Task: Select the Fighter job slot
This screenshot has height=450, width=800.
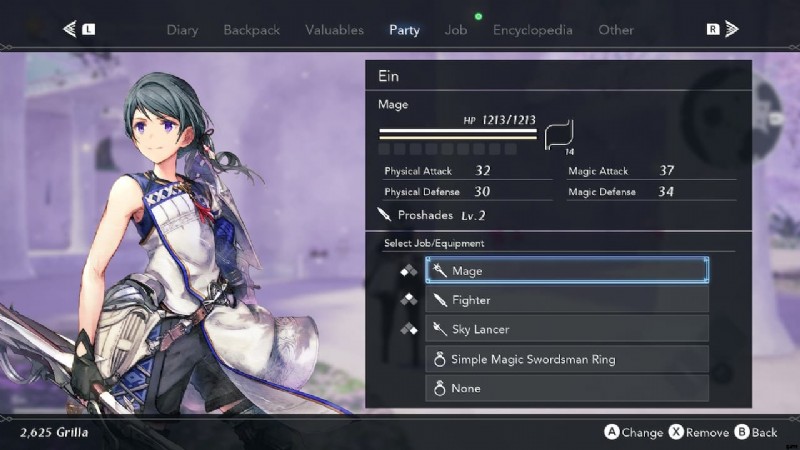Action: click(567, 300)
